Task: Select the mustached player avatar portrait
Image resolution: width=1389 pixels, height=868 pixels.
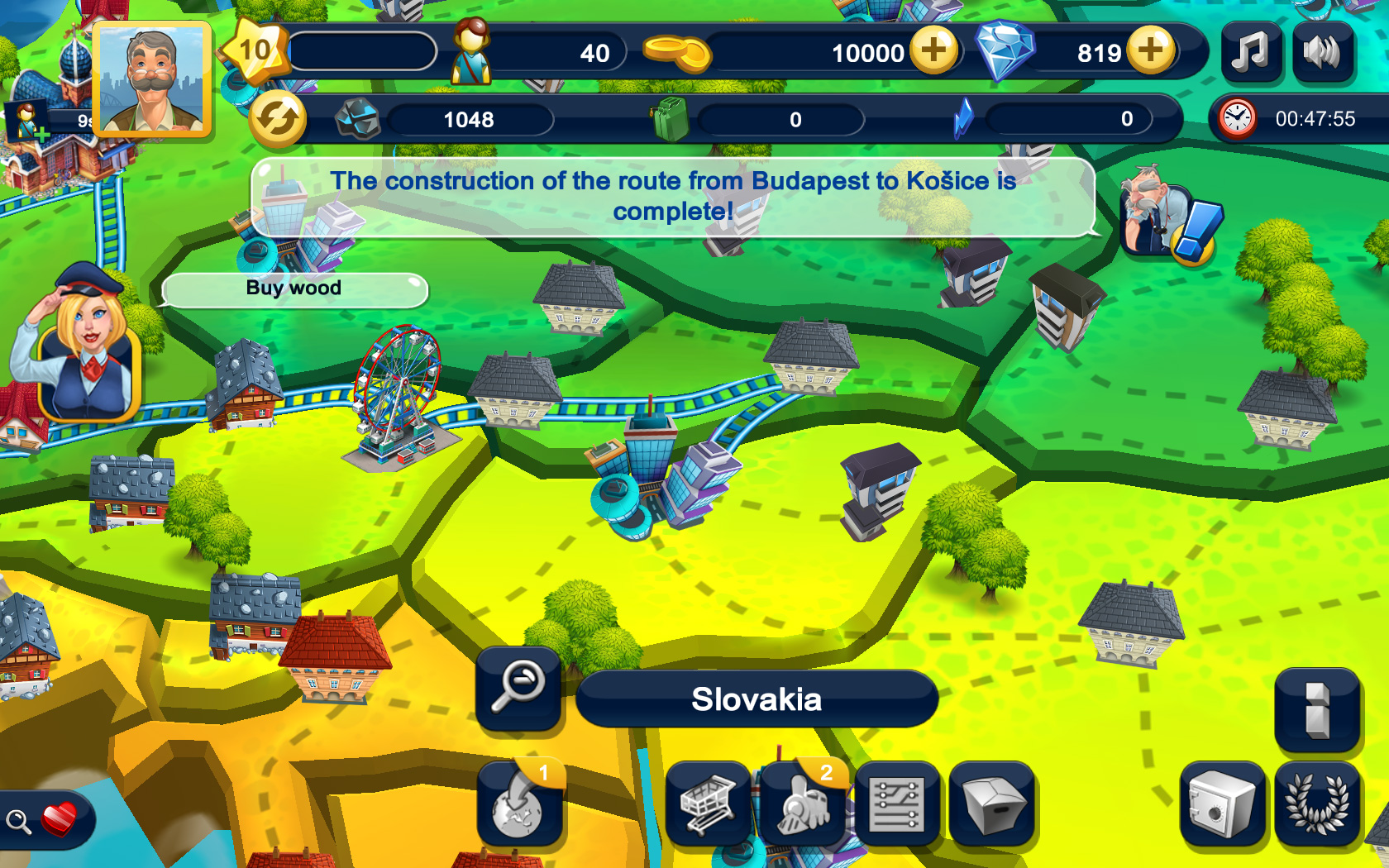Action: point(151,79)
